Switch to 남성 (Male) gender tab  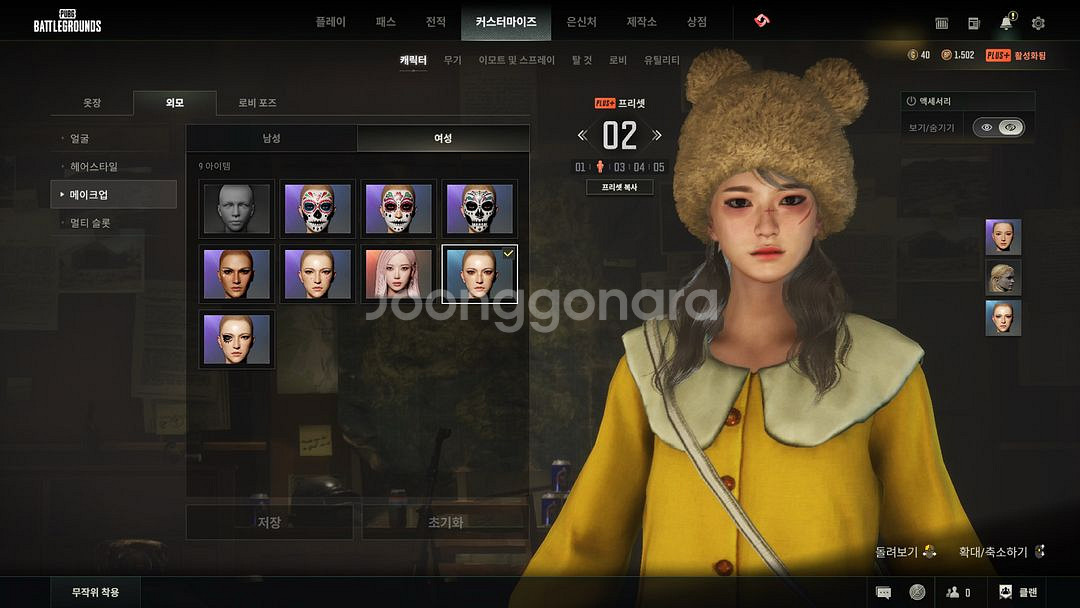tap(271, 138)
